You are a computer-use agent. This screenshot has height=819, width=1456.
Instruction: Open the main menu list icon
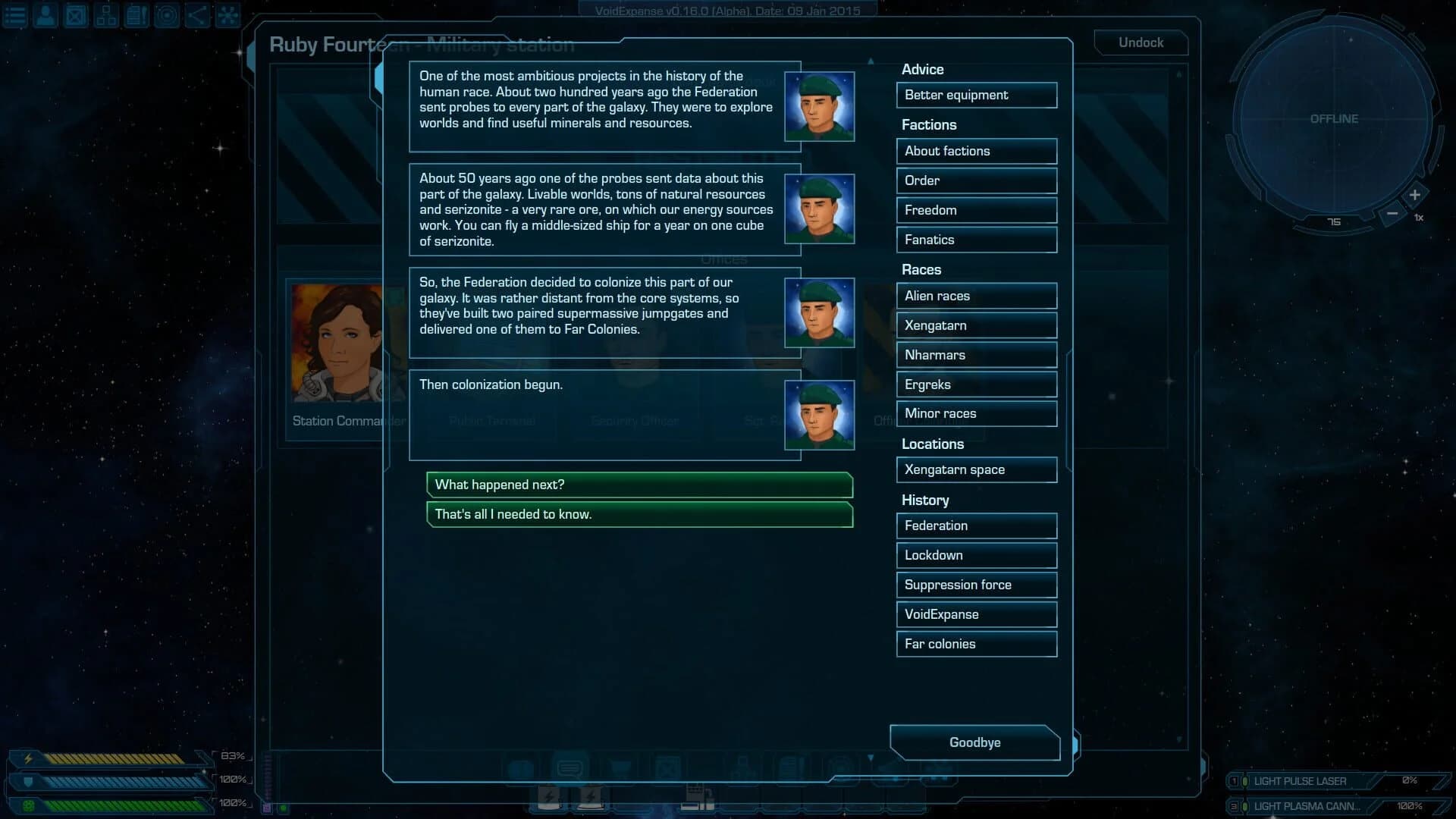pyautogui.click(x=15, y=15)
